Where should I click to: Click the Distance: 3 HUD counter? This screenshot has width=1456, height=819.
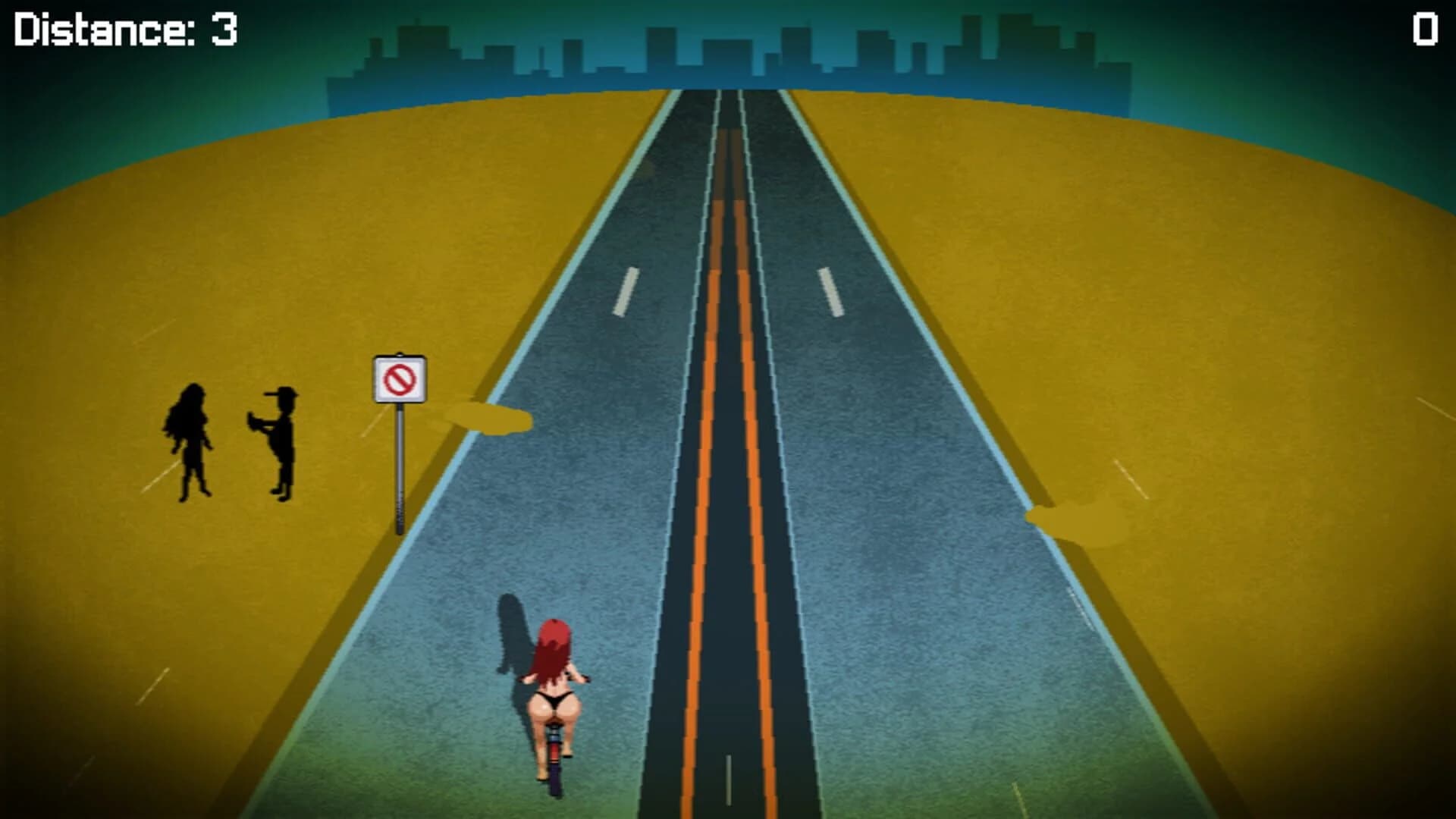(x=121, y=29)
